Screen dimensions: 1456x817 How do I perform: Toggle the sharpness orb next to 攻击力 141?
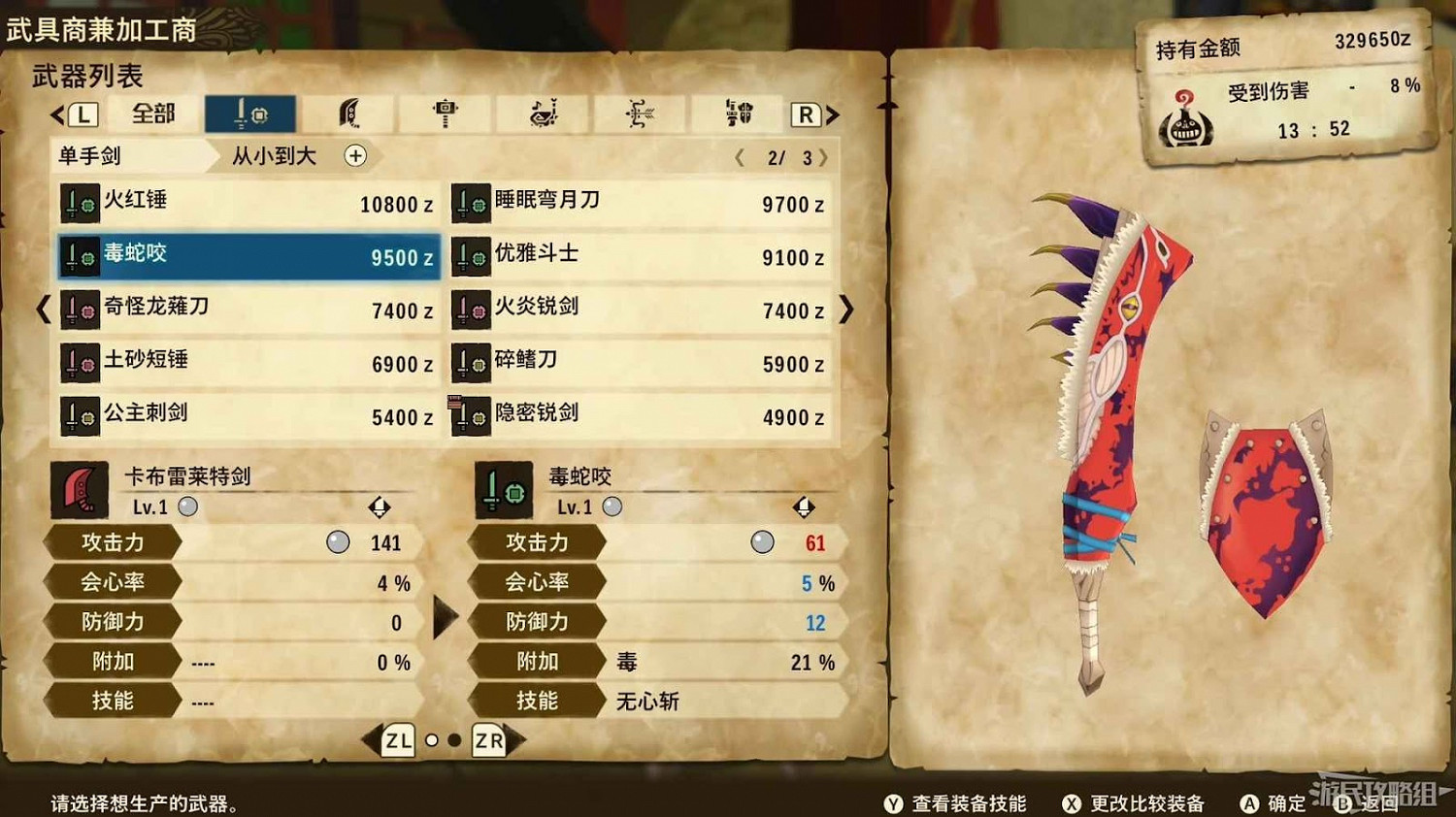click(337, 542)
